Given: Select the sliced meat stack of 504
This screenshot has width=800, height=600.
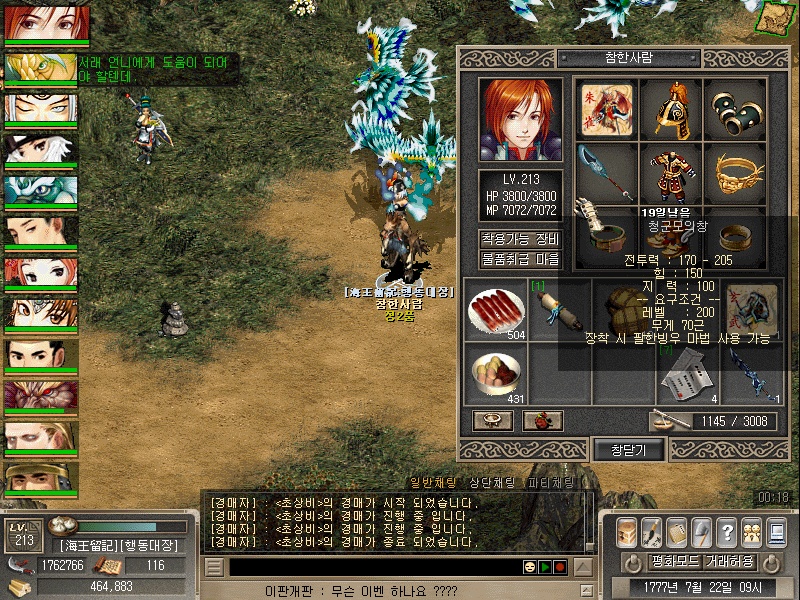Looking at the screenshot, I should 494,309.
